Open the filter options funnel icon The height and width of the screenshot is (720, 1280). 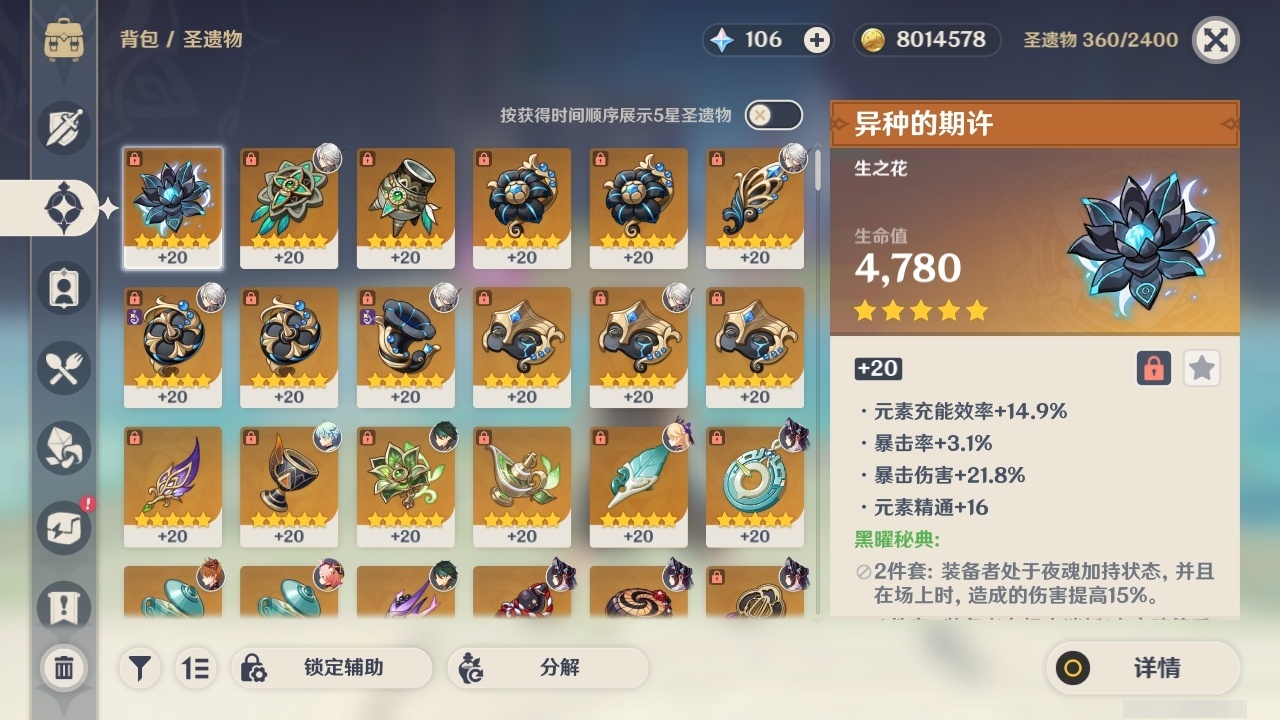coord(140,668)
